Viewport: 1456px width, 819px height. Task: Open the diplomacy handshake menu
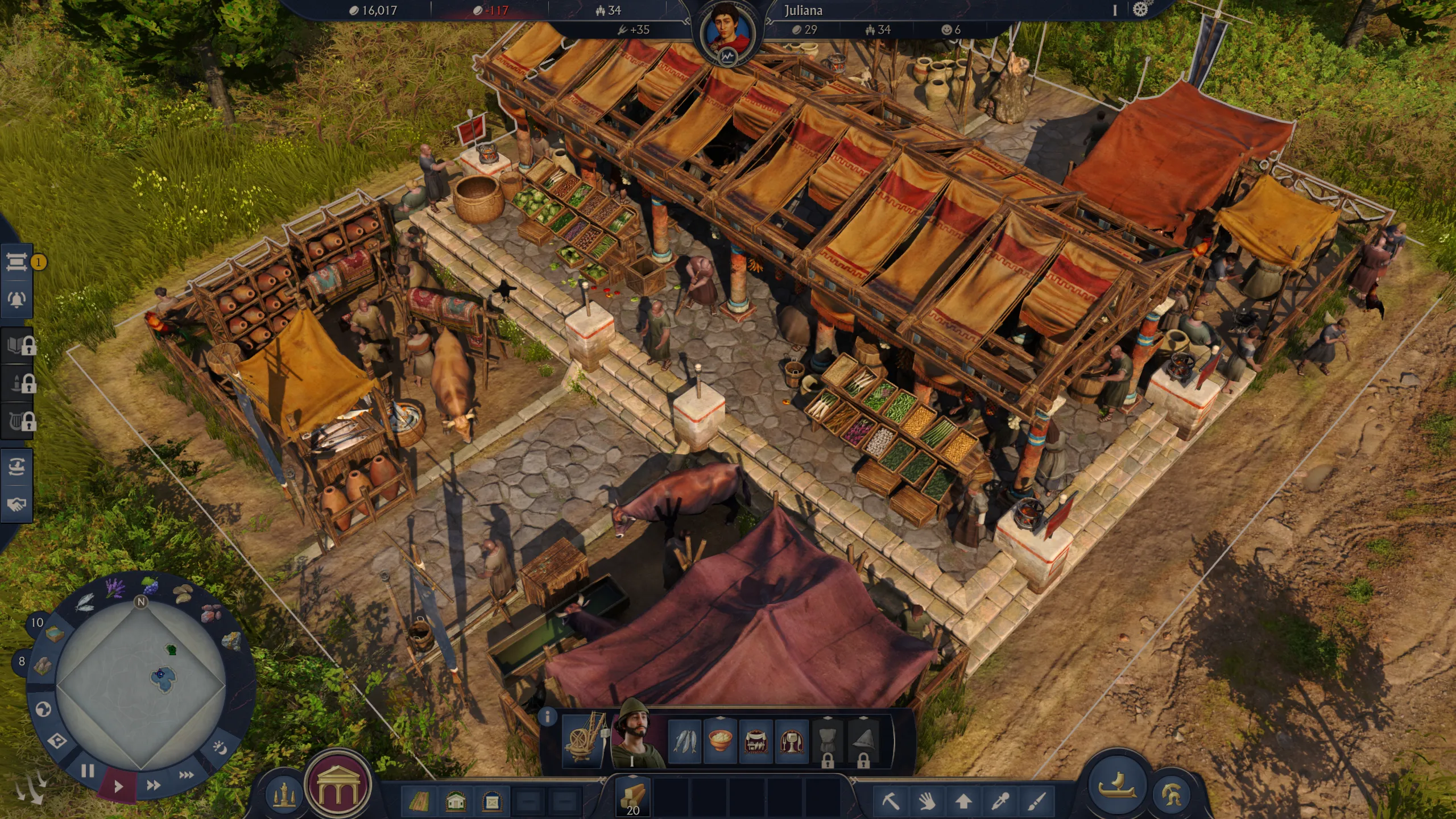[16, 504]
